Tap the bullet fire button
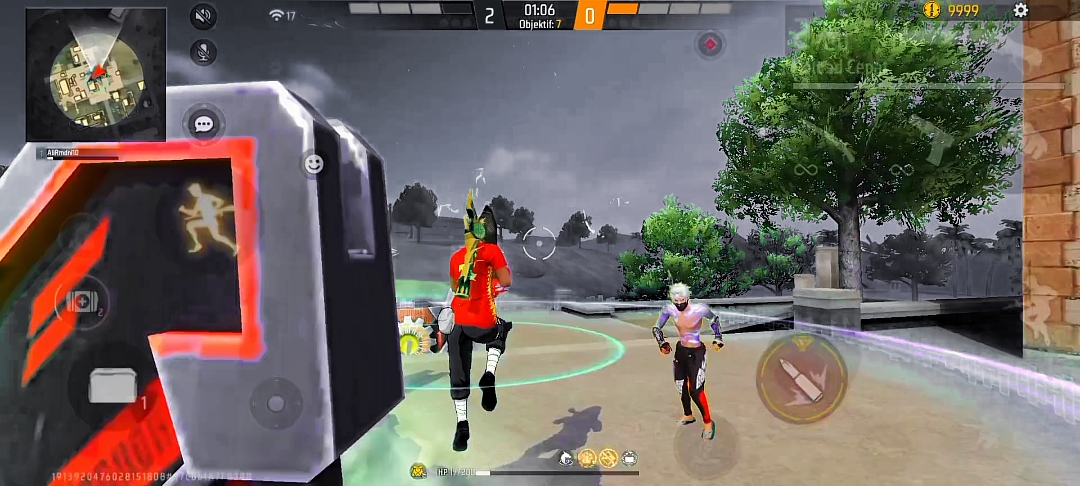 [x=801, y=378]
